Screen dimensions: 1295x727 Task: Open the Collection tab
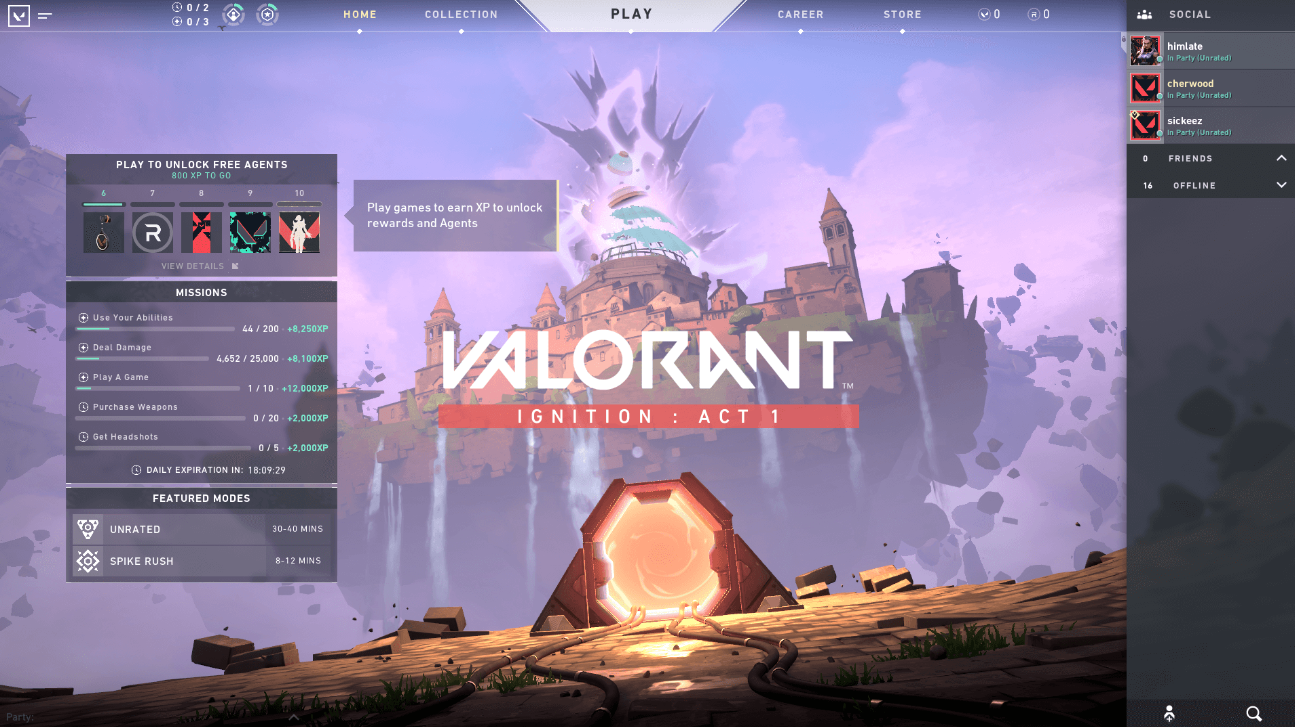(x=461, y=15)
